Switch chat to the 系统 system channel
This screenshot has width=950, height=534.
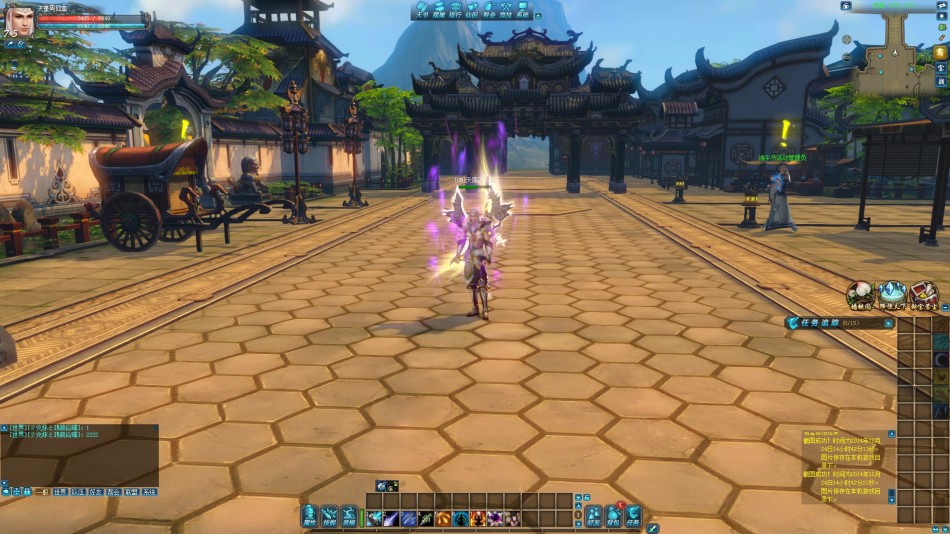(x=149, y=492)
